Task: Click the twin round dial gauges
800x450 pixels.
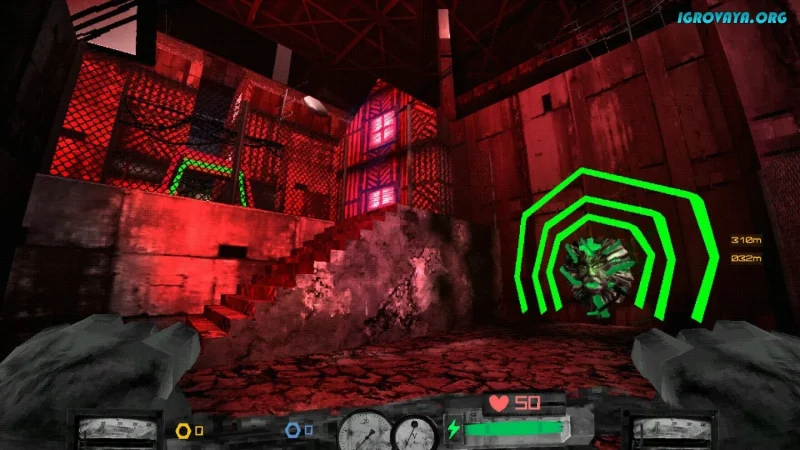Action: 388,431
